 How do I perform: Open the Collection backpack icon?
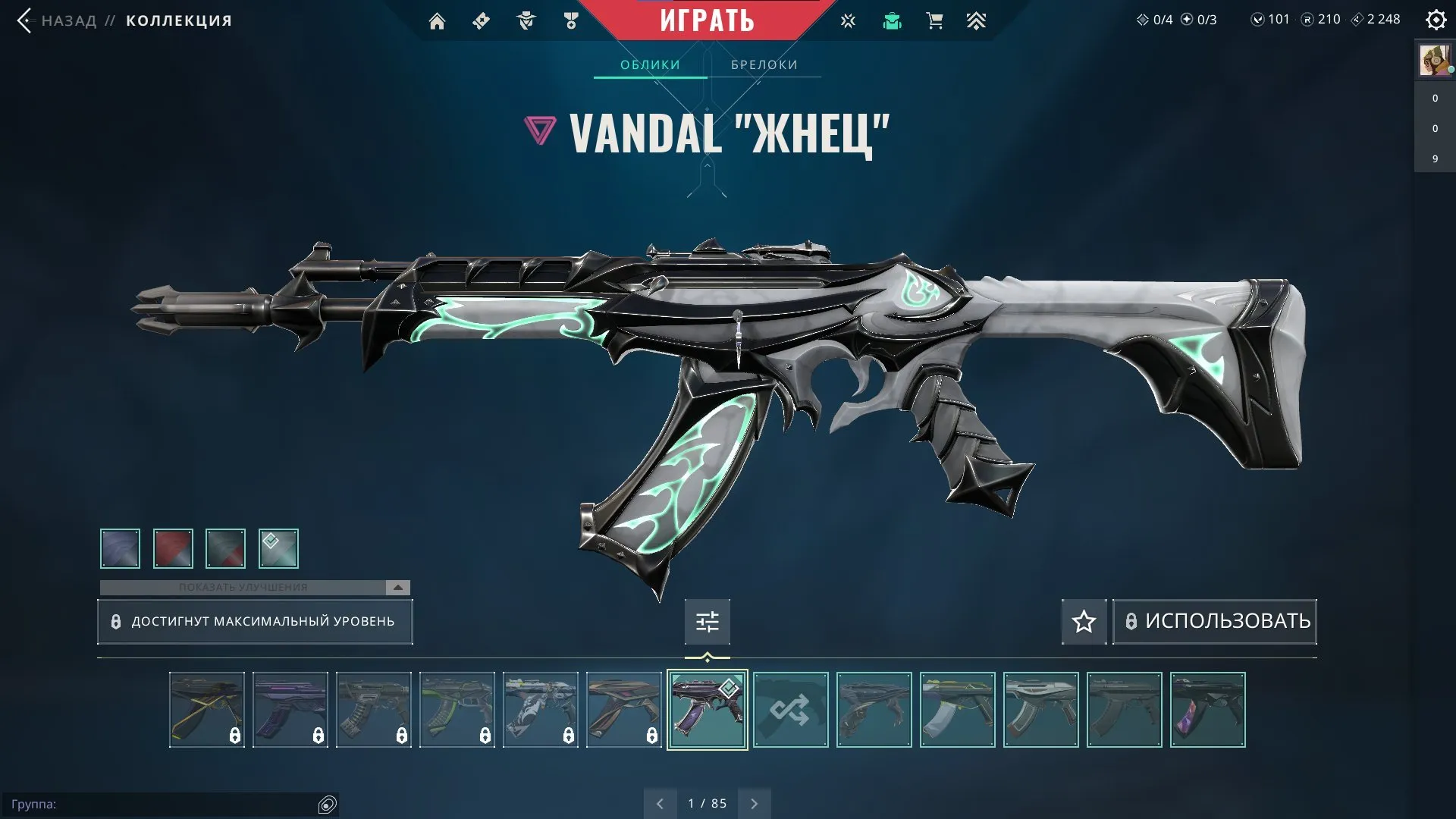[893, 20]
